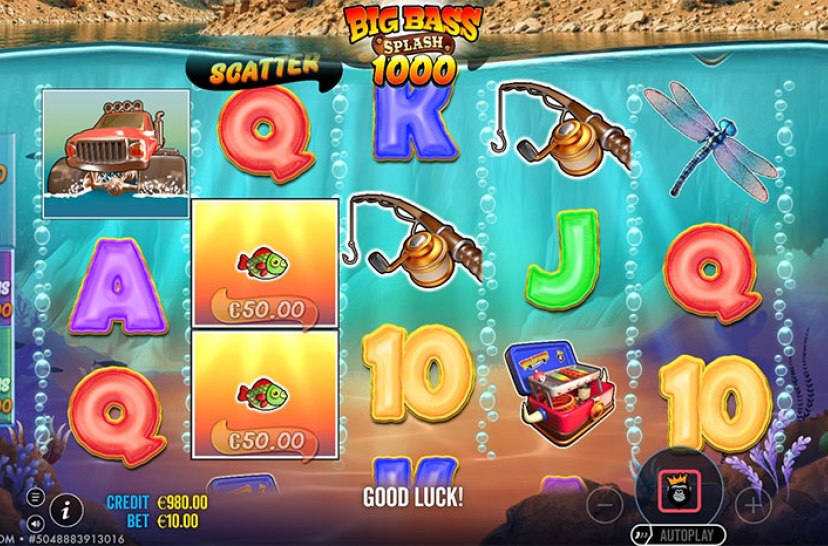Decrease the bet with the minus button

click(604, 503)
